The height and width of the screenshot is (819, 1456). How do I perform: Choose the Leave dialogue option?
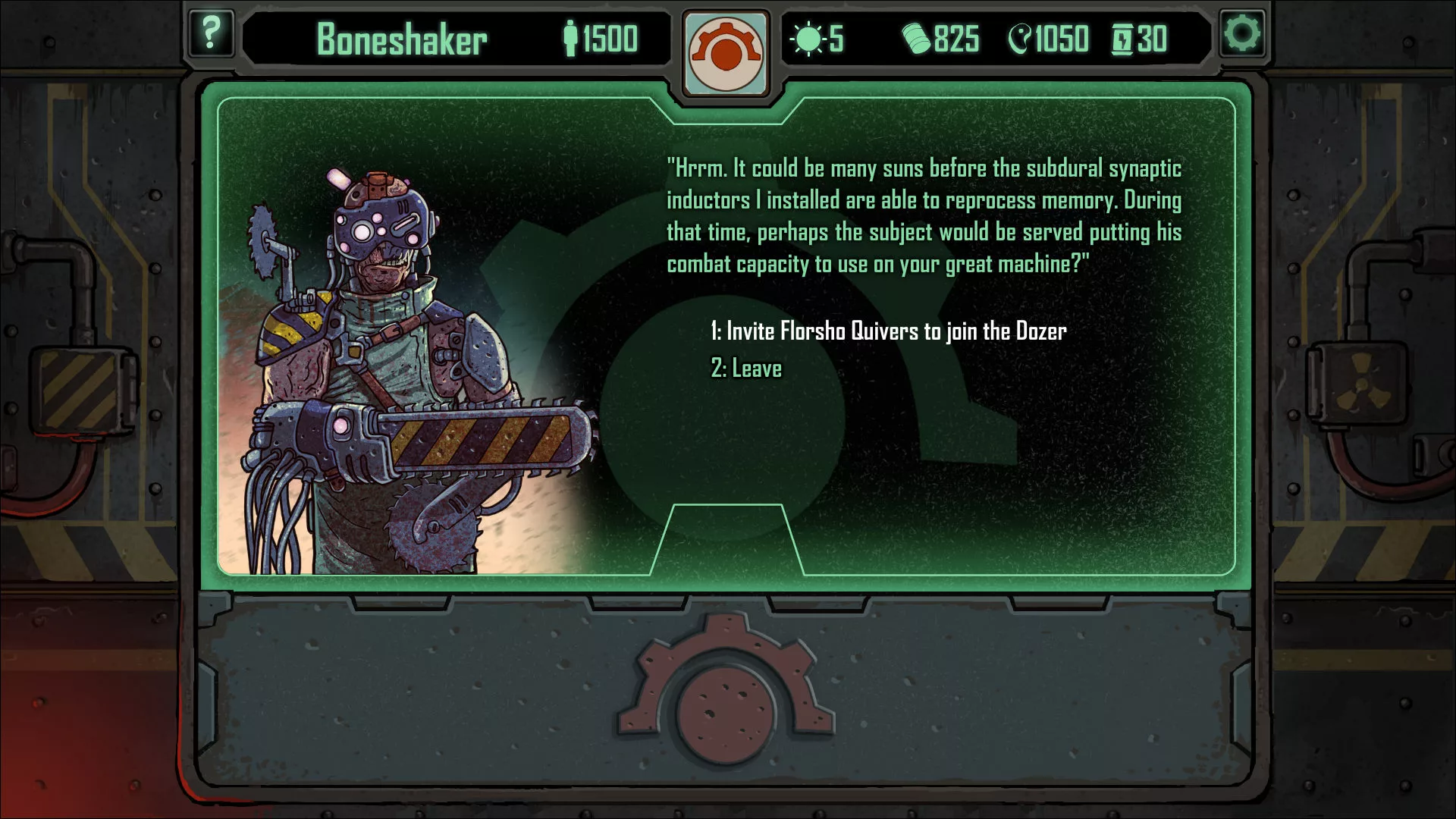coord(746,369)
